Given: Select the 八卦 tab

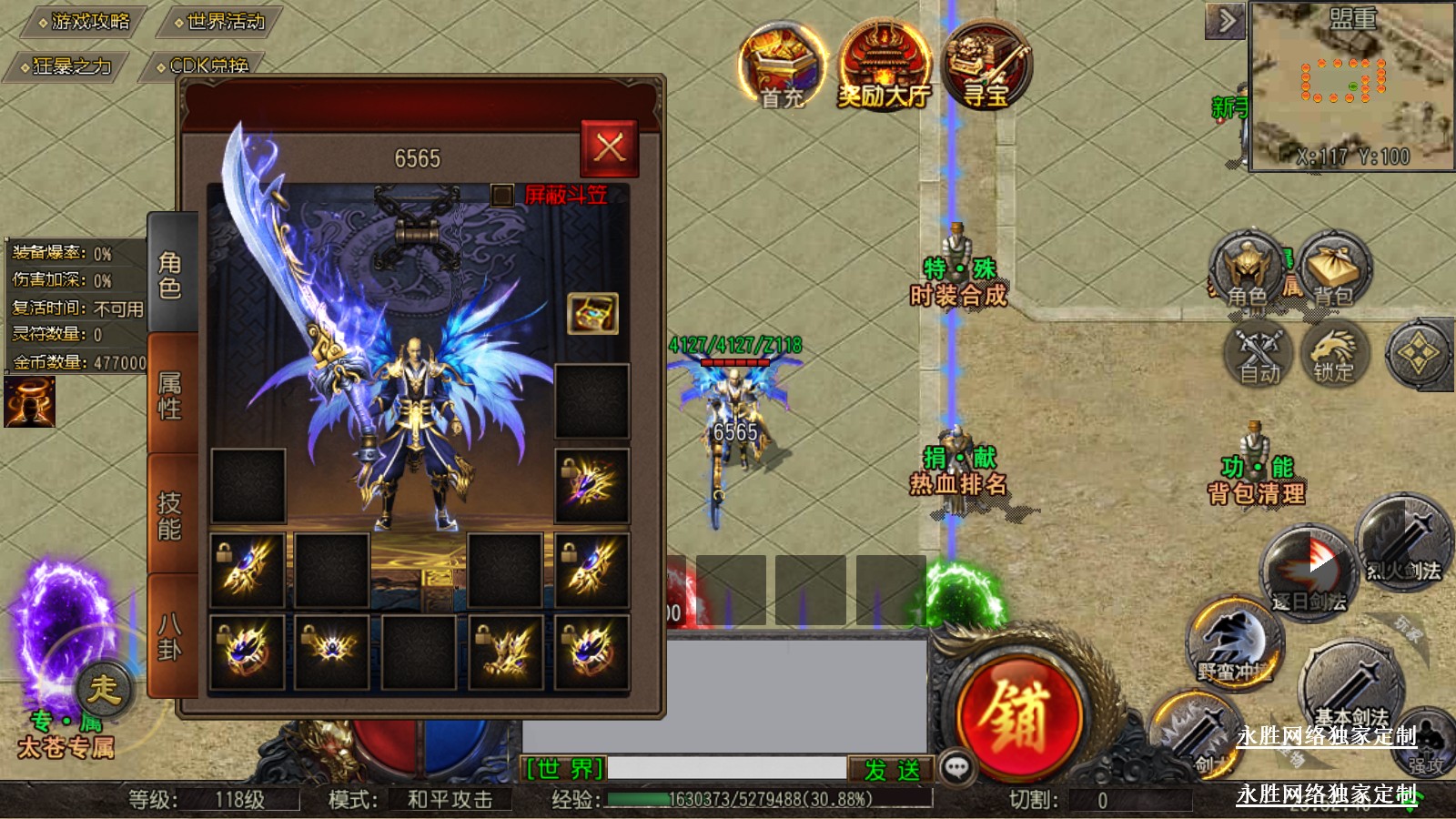Looking at the screenshot, I should point(171,636).
